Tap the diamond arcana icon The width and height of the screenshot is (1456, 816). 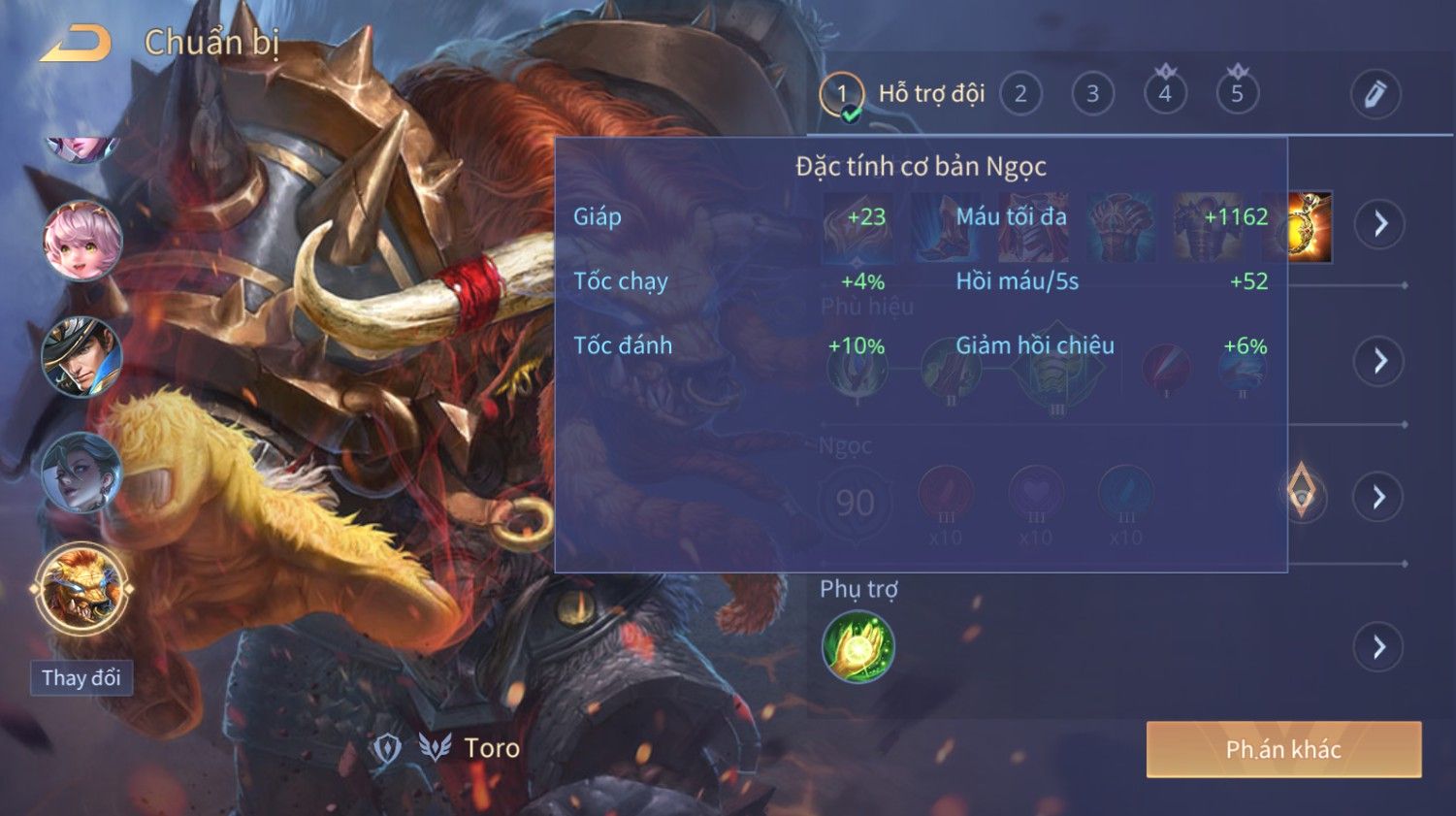tap(1301, 492)
